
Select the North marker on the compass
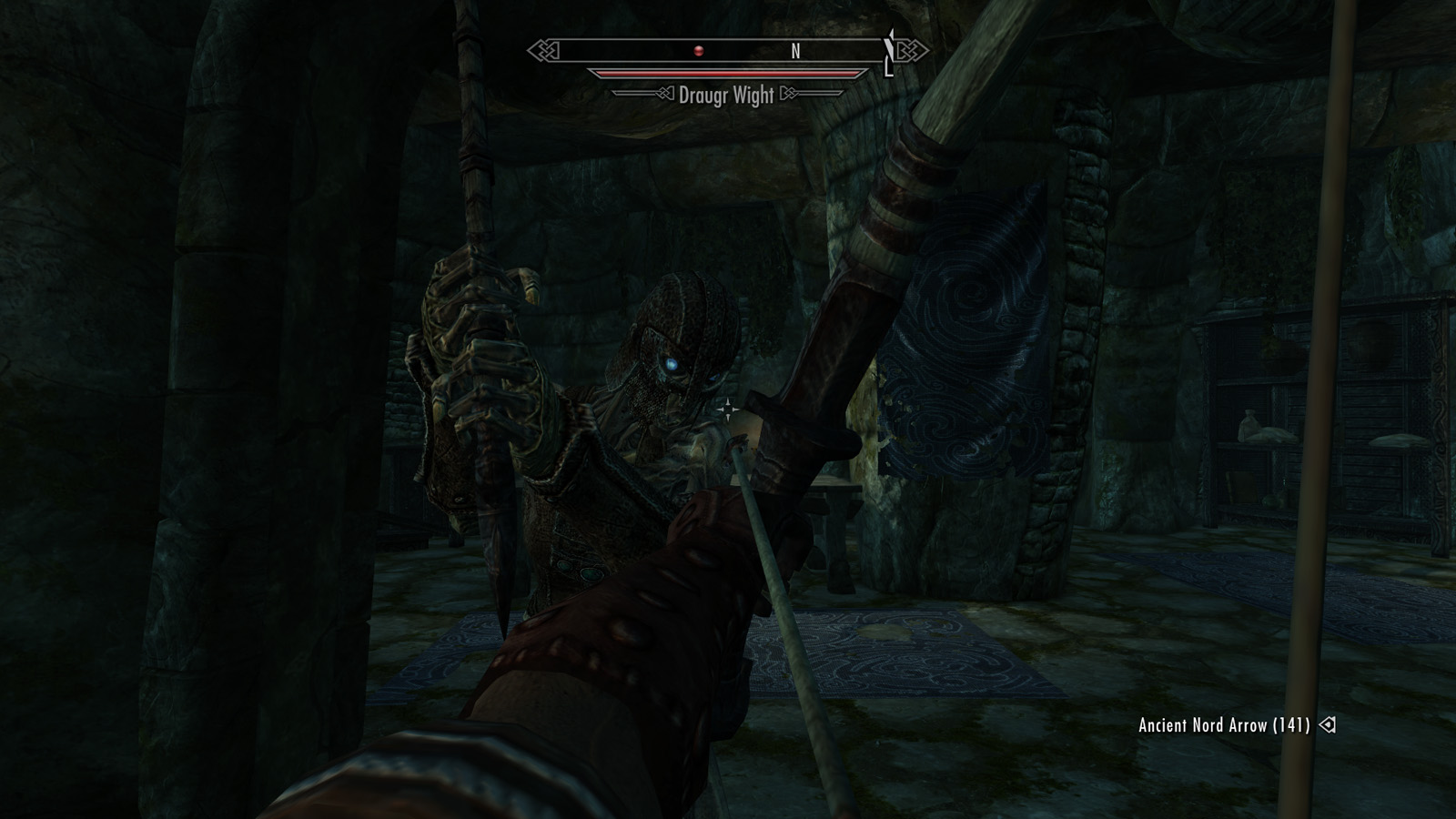tap(795, 52)
